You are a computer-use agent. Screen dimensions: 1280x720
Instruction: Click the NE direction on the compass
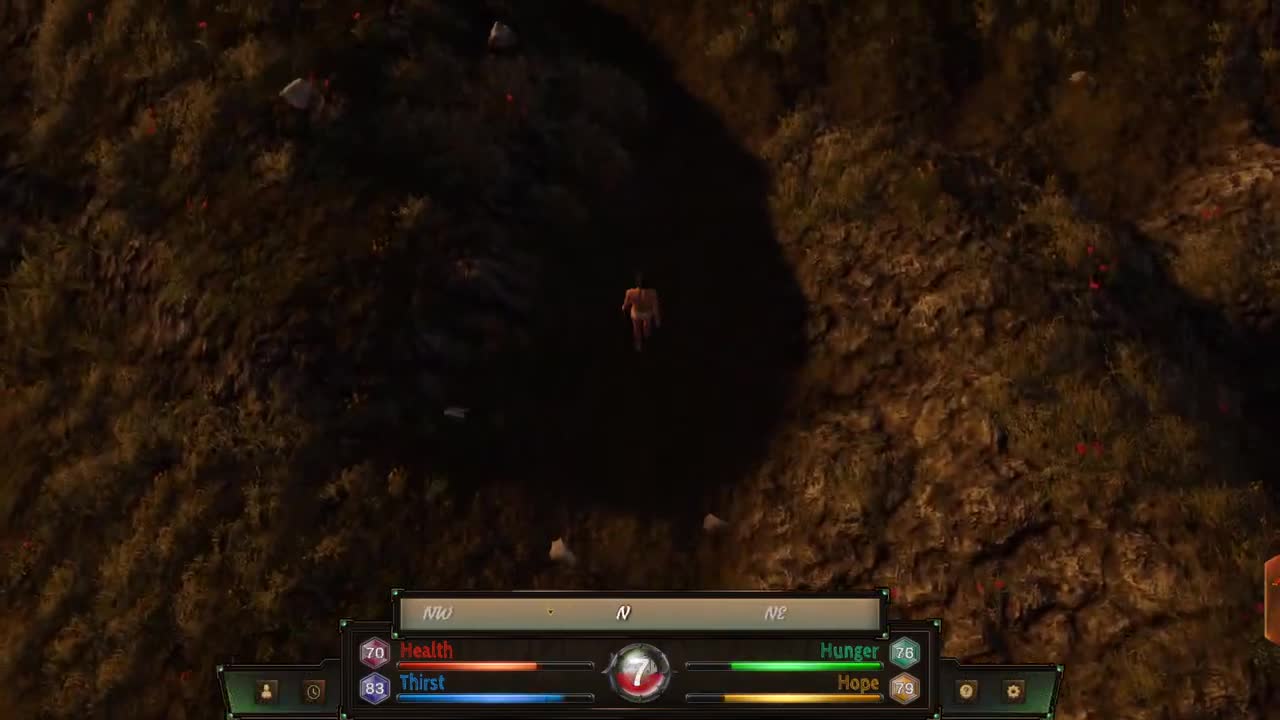pos(776,613)
